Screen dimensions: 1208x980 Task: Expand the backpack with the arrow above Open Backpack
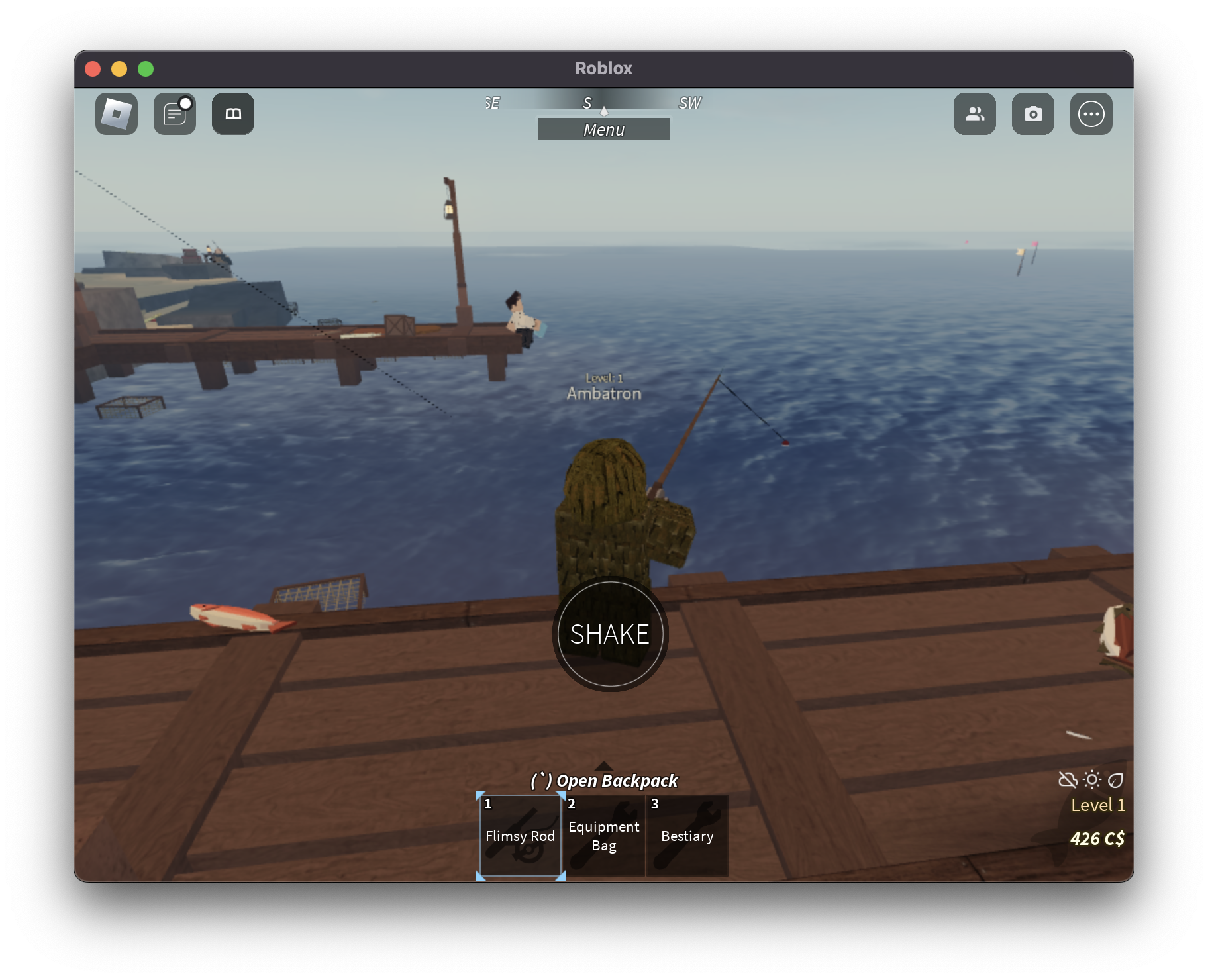coord(604,766)
